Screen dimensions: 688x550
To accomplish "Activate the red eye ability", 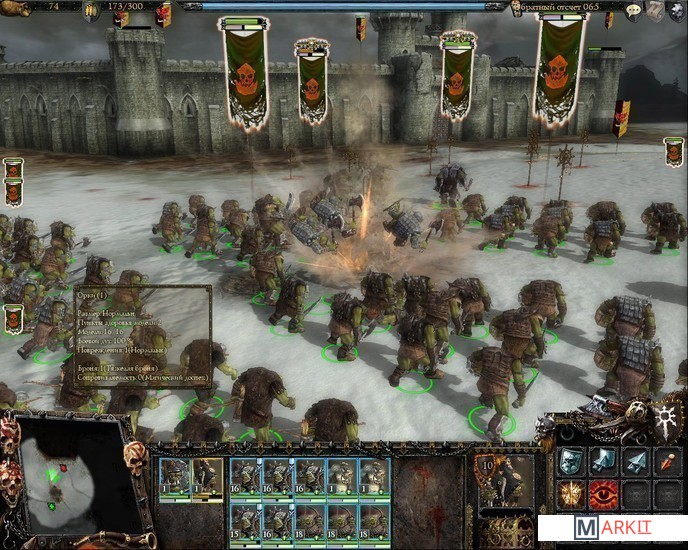I will (603, 493).
